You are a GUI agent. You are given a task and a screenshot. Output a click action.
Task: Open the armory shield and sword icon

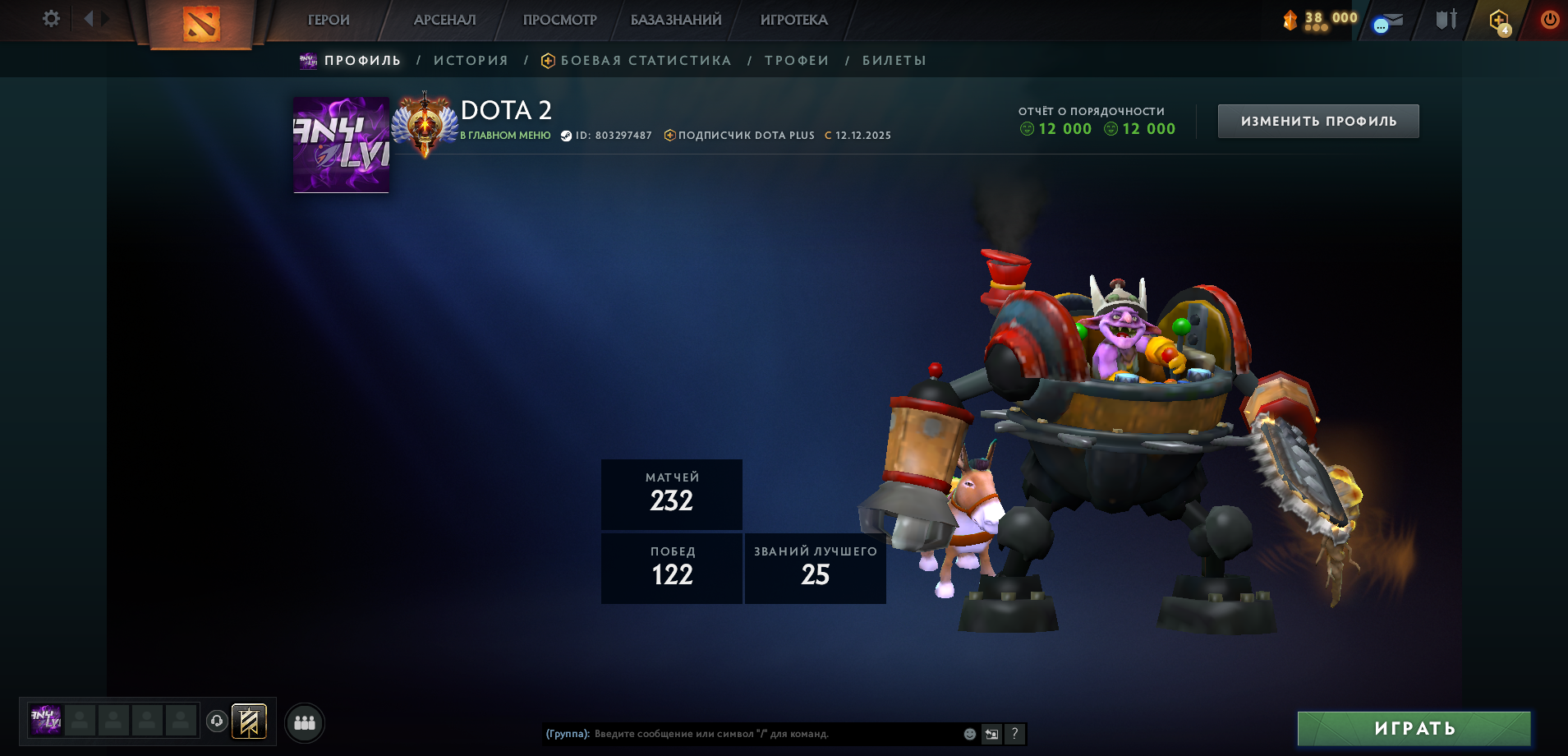click(x=1446, y=19)
